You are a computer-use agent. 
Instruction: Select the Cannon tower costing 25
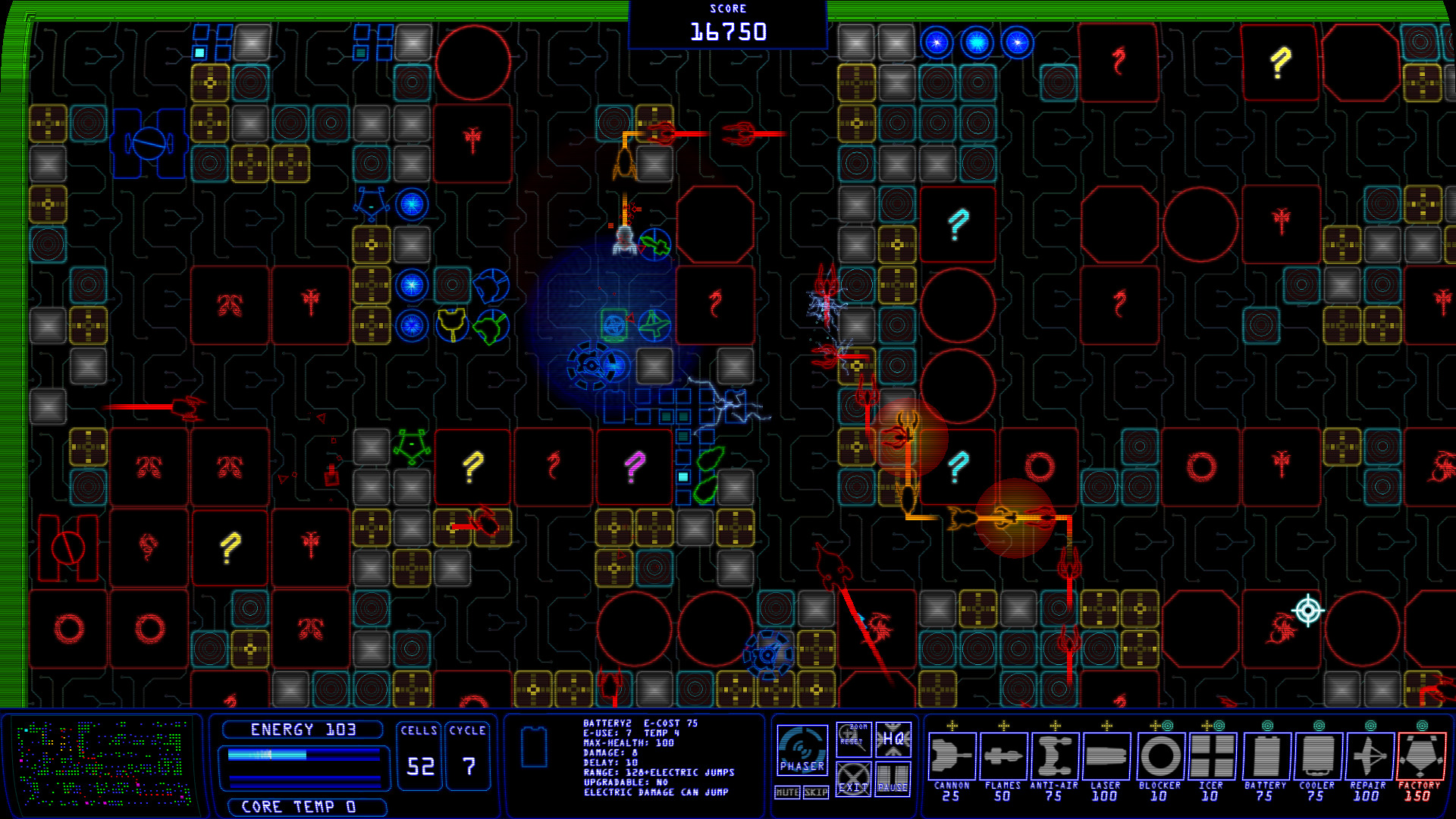click(954, 758)
